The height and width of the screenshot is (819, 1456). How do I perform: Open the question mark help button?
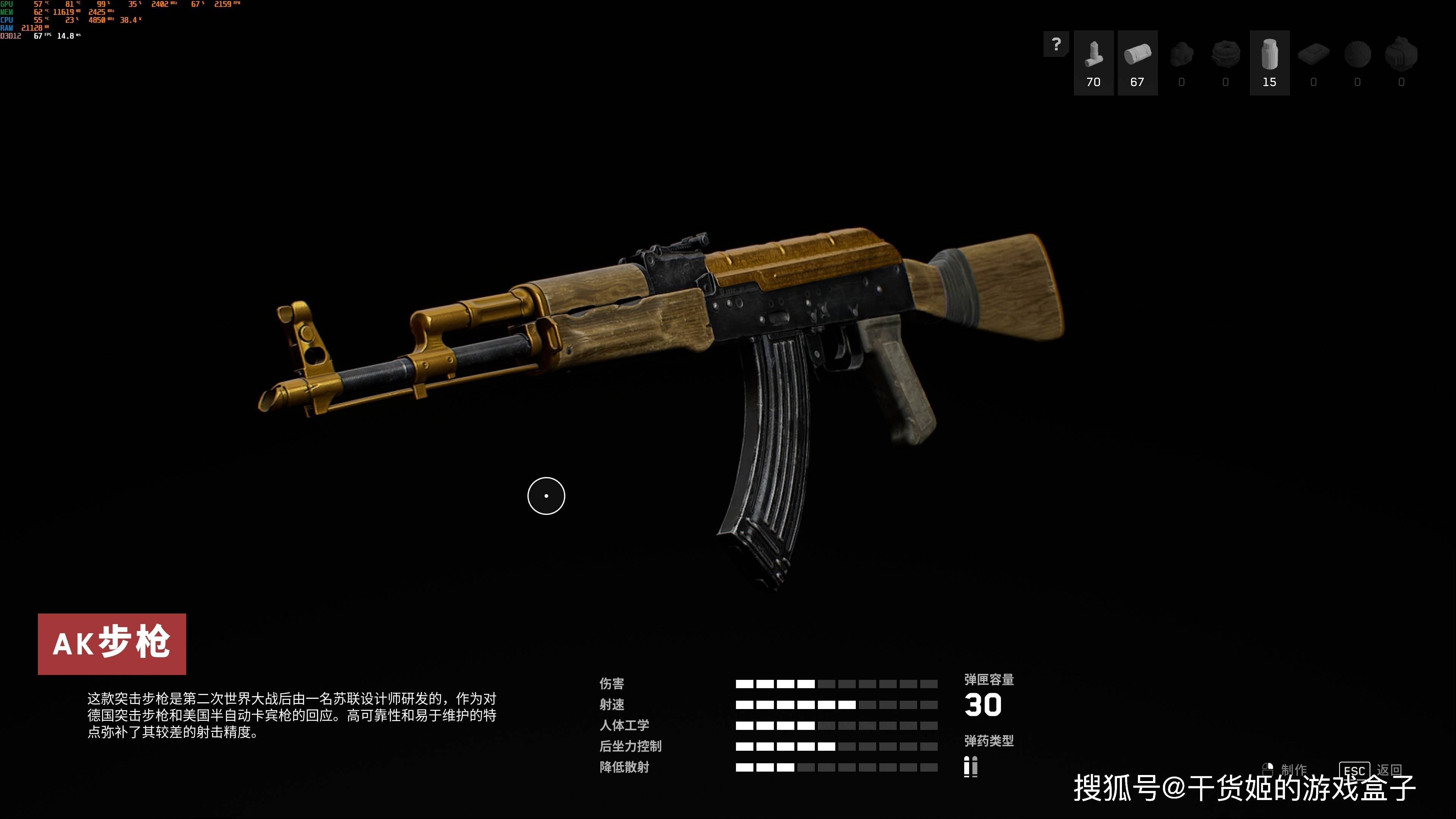coord(1055,44)
